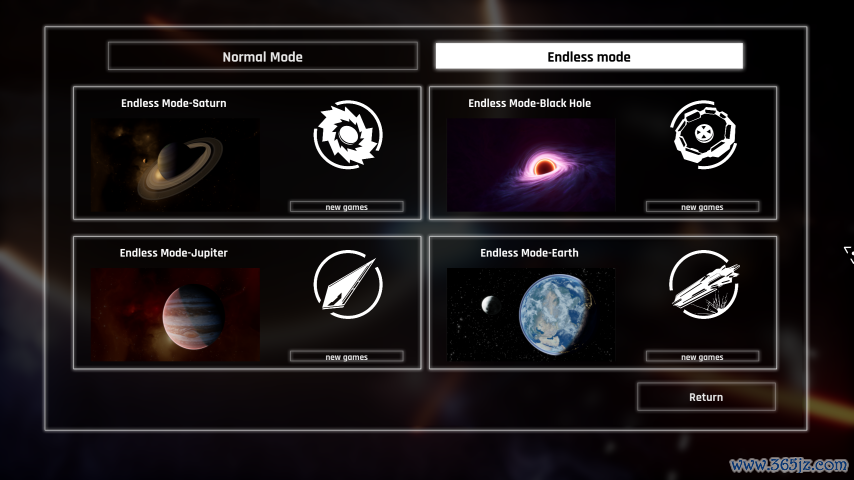854x480 pixels.
Task: Pick the Jupiter planet thumbnail
Action: tap(175, 314)
